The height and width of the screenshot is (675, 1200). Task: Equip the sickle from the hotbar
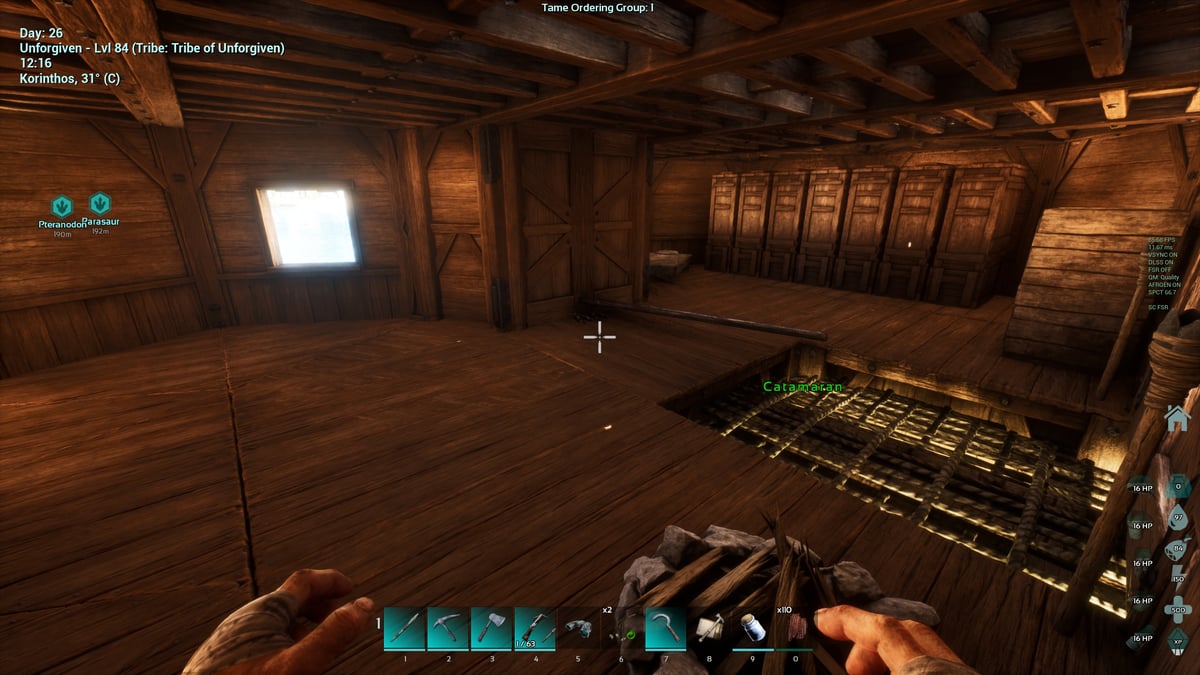[x=665, y=628]
